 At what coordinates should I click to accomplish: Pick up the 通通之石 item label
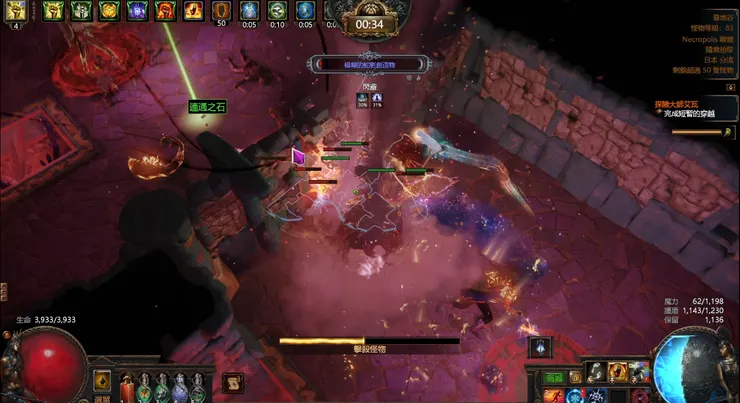[209, 106]
